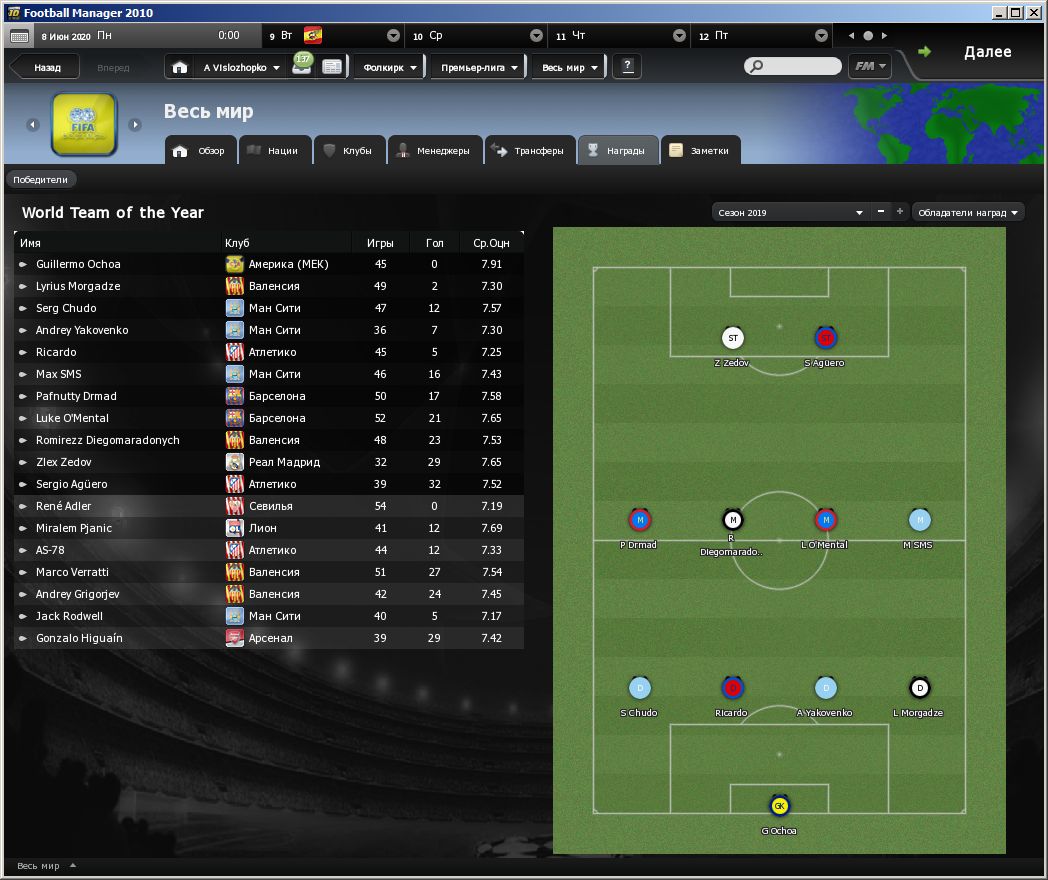
Task: Select the Клубы tab
Action: click(348, 151)
